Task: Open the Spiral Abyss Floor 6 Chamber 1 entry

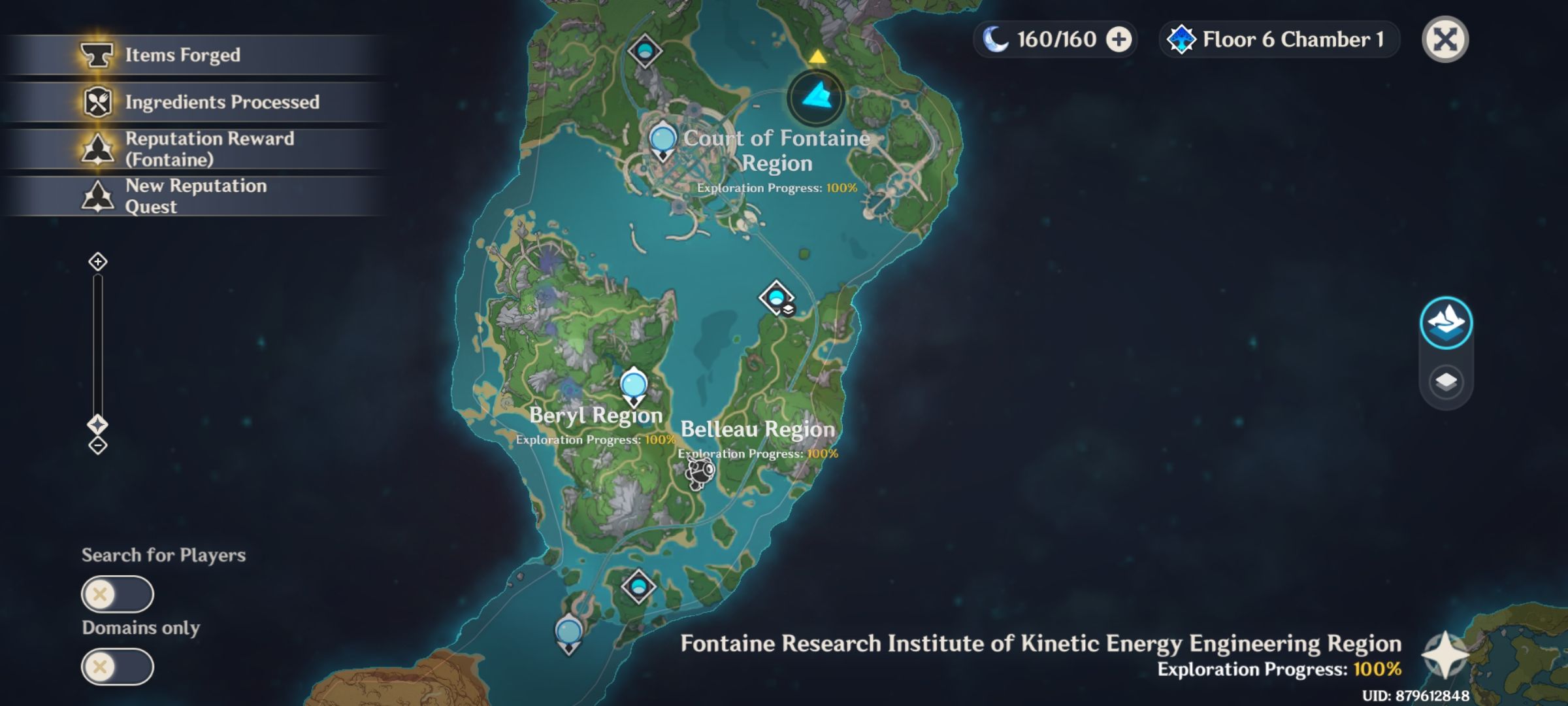Action: (x=1277, y=39)
